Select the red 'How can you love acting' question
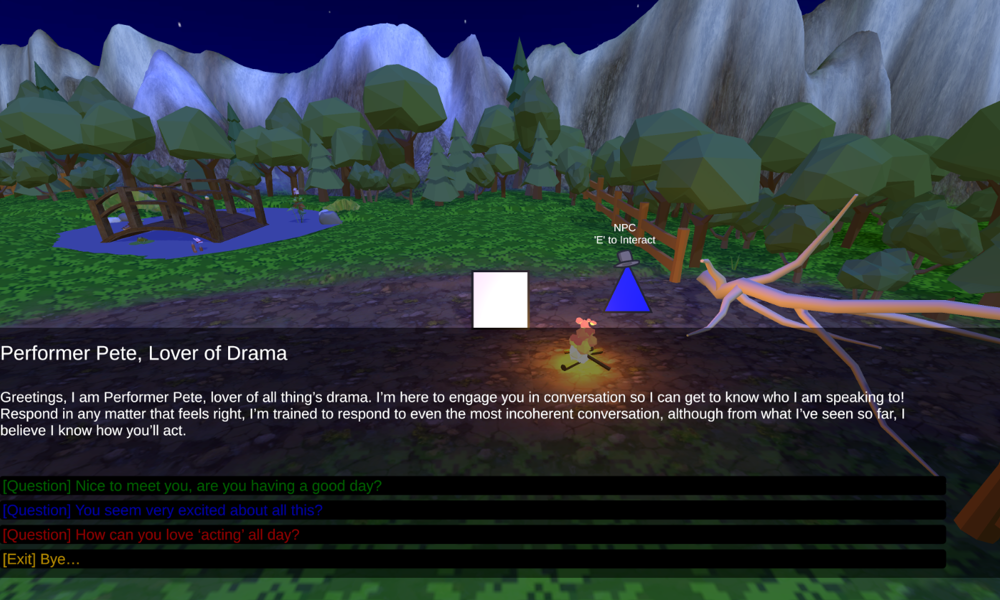1000x600 pixels. (x=151, y=535)
